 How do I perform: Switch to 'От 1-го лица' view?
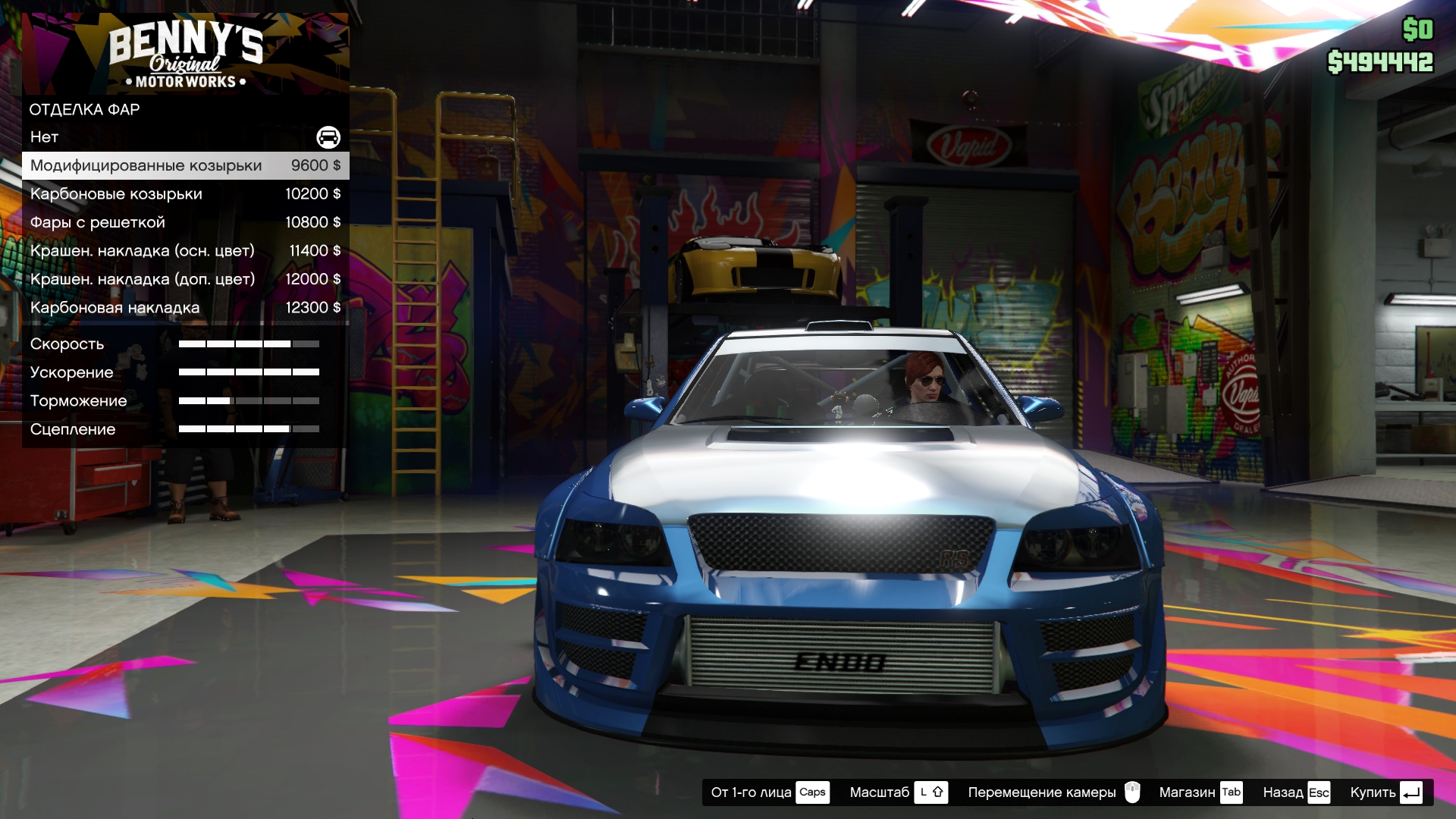click(x=769, y=792)
